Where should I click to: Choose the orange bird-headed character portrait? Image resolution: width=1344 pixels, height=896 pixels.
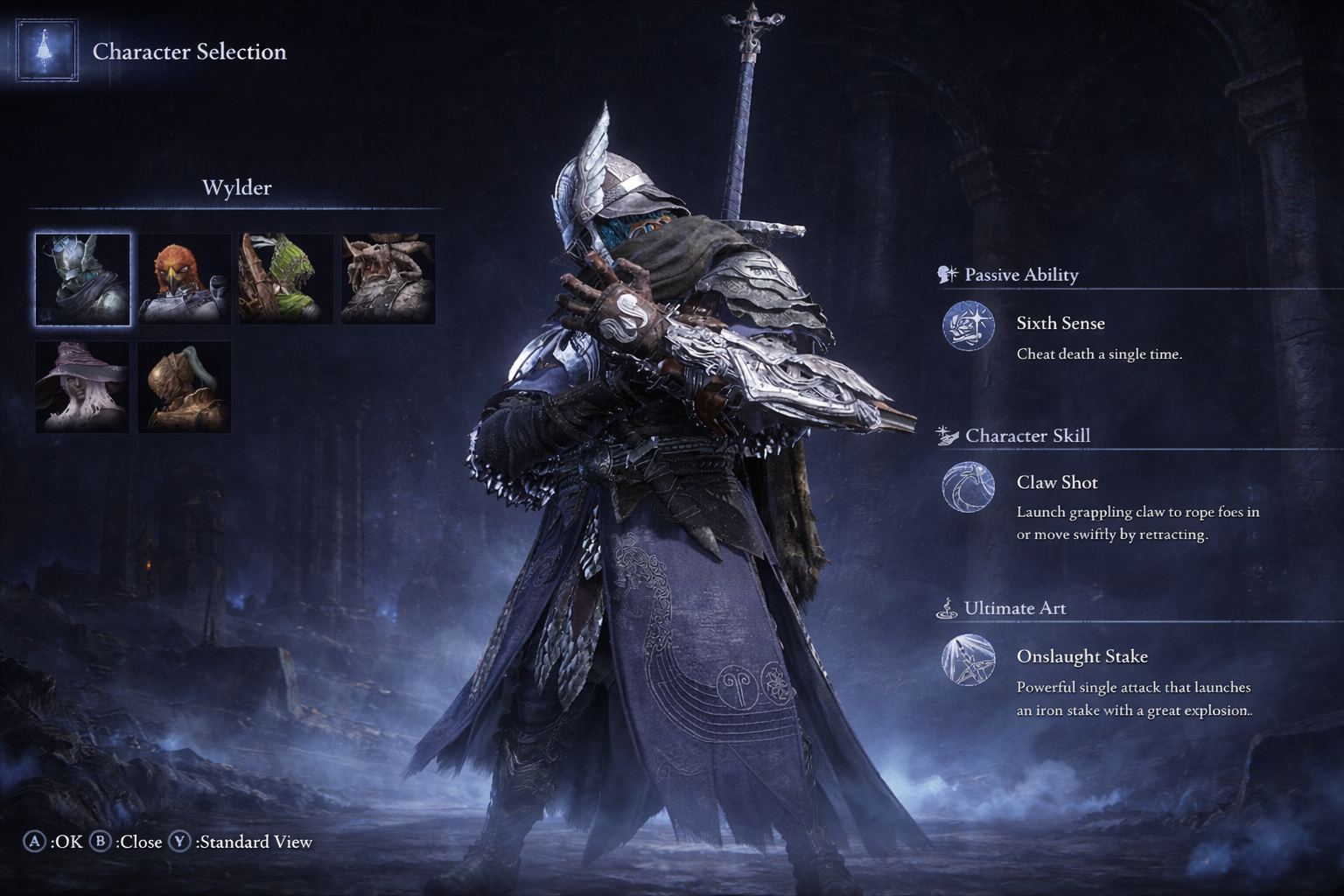(x=184, y=279)
